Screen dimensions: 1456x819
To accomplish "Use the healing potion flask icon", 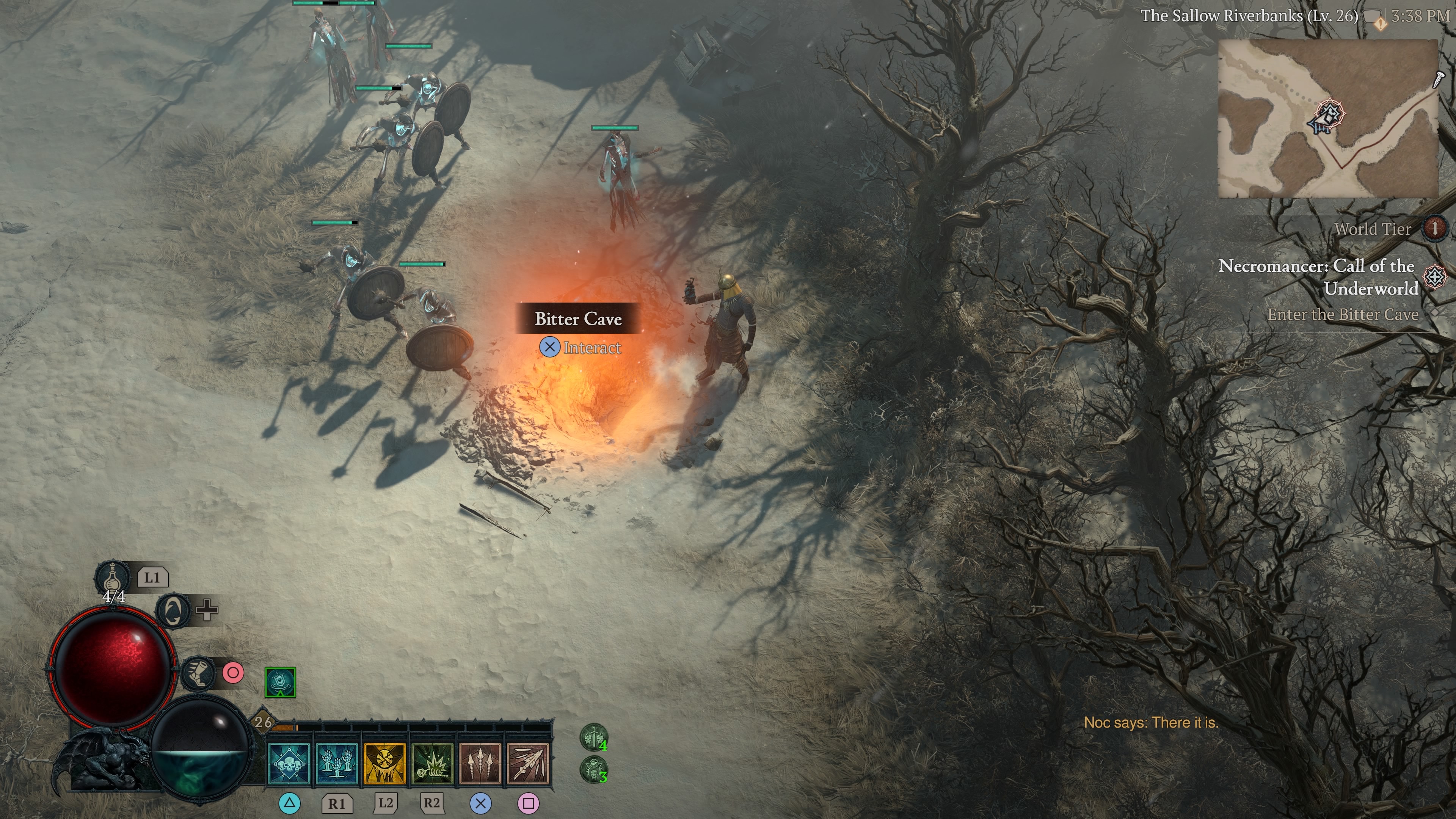I will pyautogui.click(x=112, y=577).
